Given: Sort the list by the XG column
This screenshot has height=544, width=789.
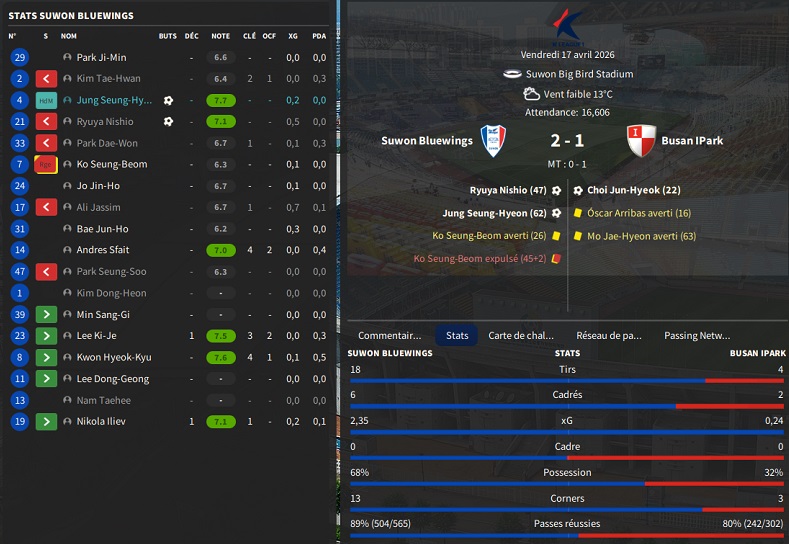Looking at the screenshot, I should coord(293,36).
